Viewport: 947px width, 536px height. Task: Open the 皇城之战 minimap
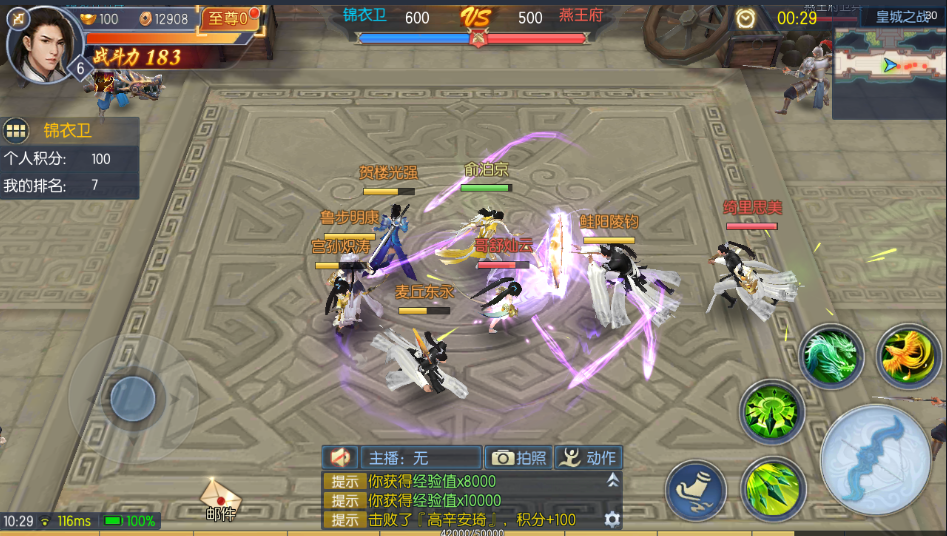tap(888, 64)
